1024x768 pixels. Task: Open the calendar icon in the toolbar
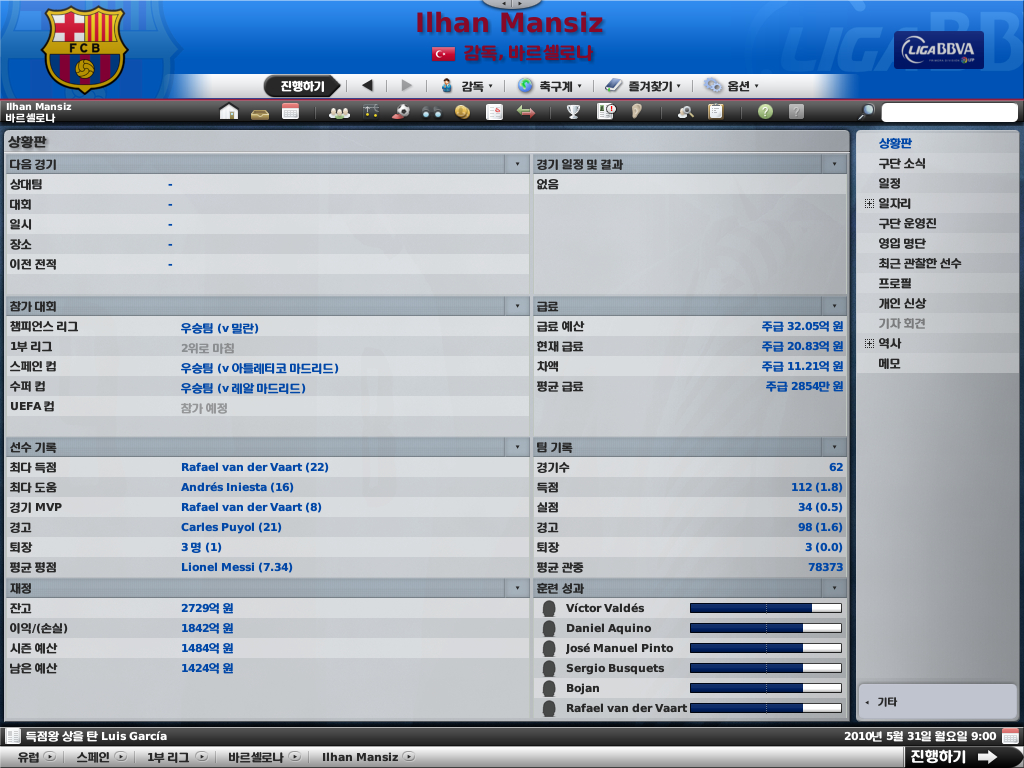coord(291,112)
